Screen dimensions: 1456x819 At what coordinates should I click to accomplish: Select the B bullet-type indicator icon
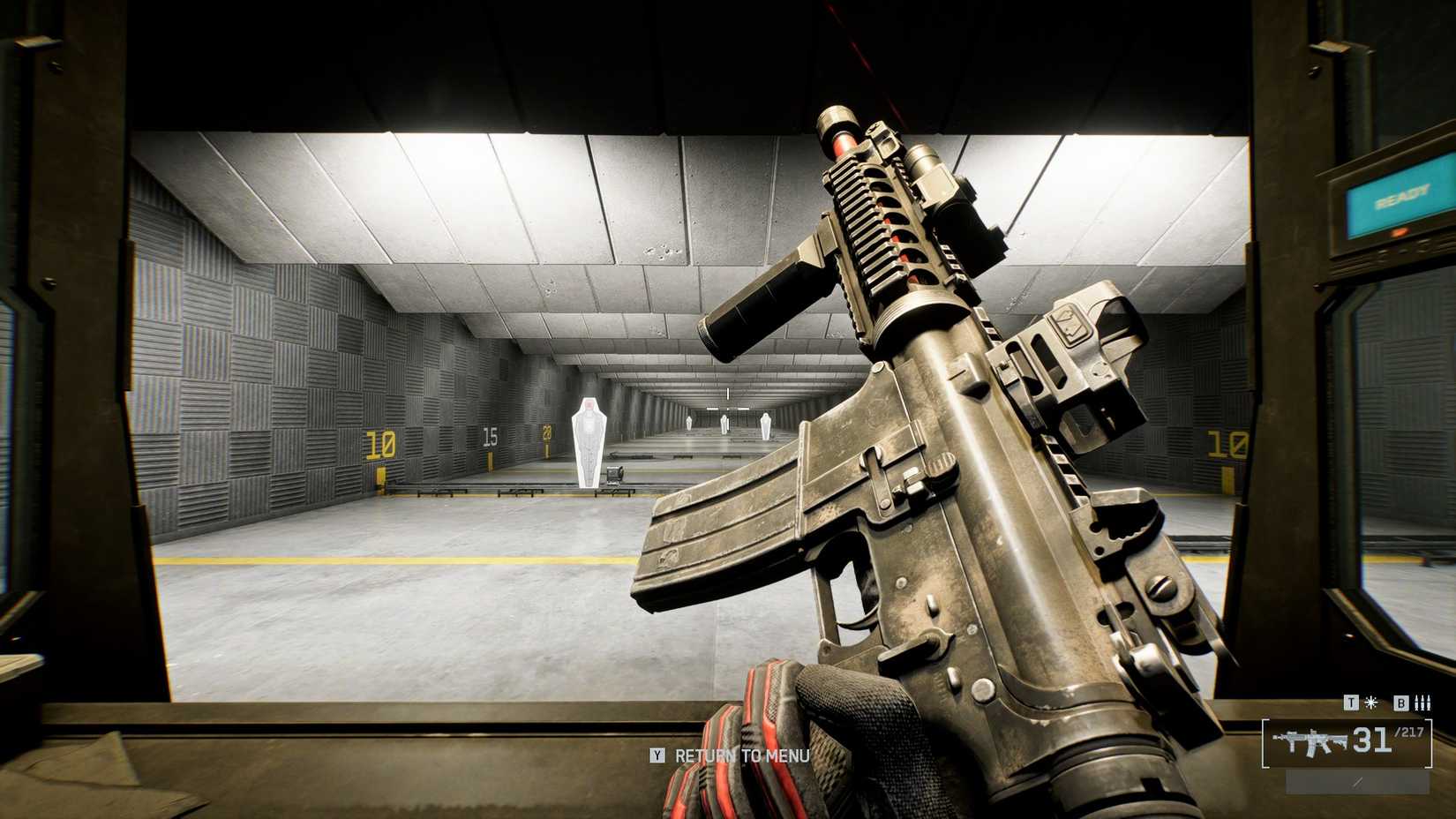coord(1401,703)
